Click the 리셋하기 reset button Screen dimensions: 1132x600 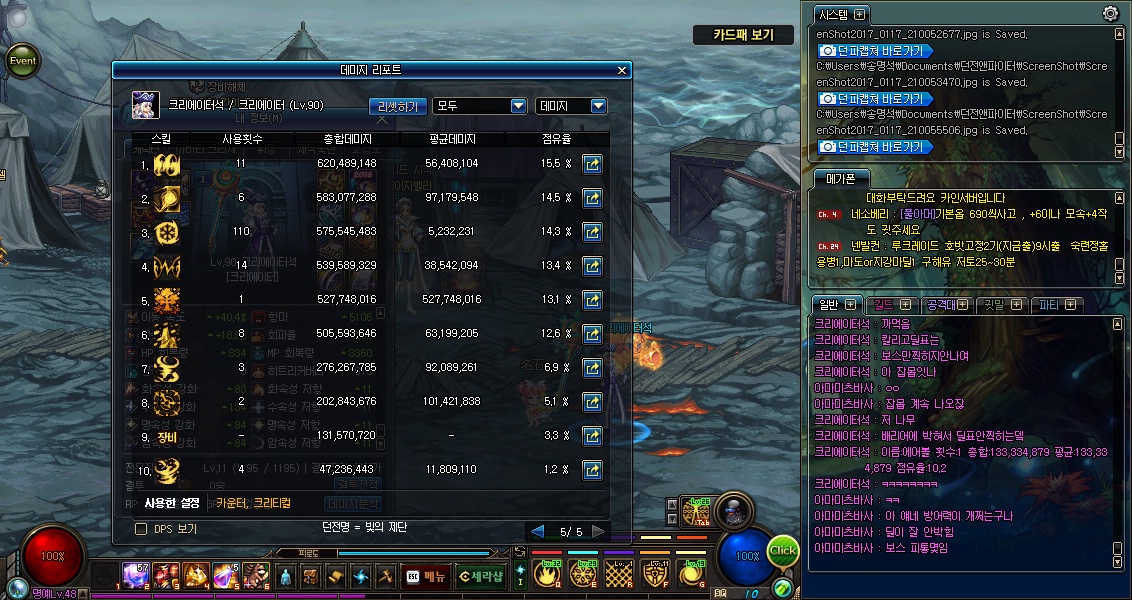tap(399, 106)
